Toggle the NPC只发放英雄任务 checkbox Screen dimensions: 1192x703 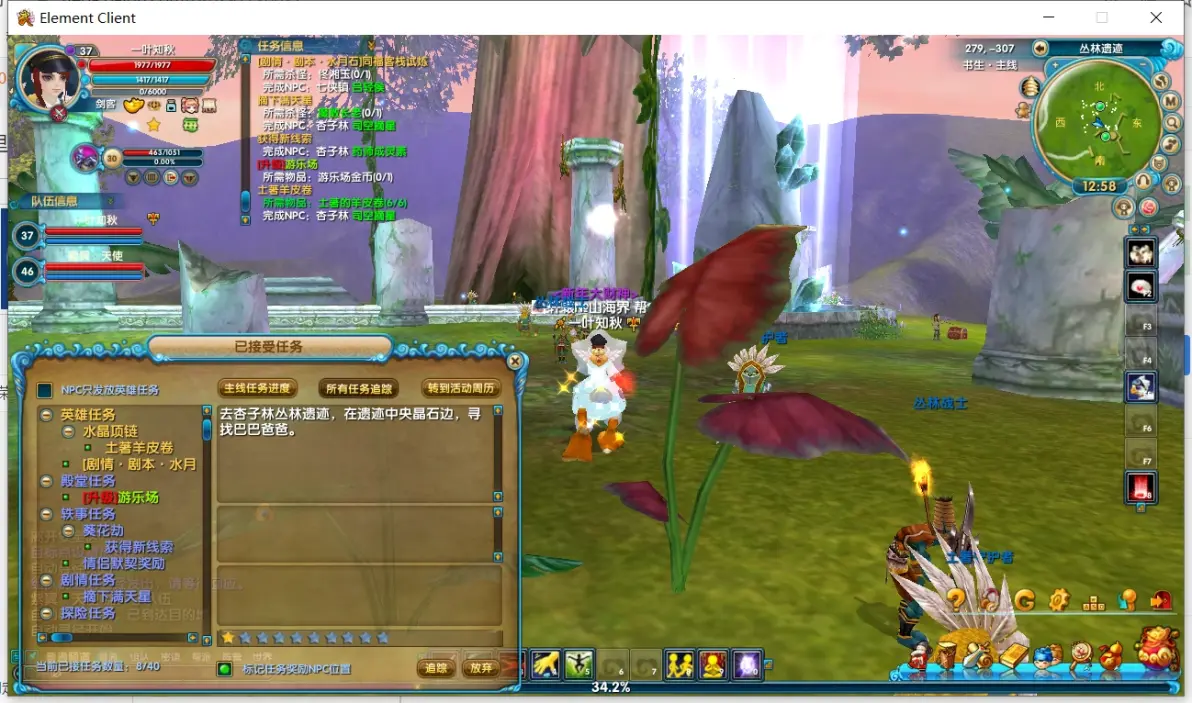44,390
